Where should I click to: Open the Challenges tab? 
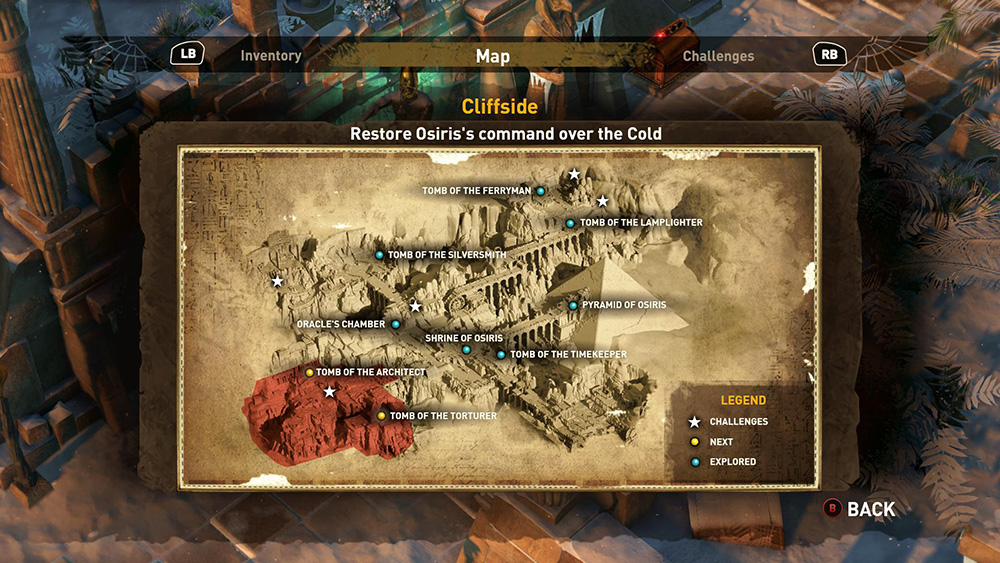tap(718, 56)
